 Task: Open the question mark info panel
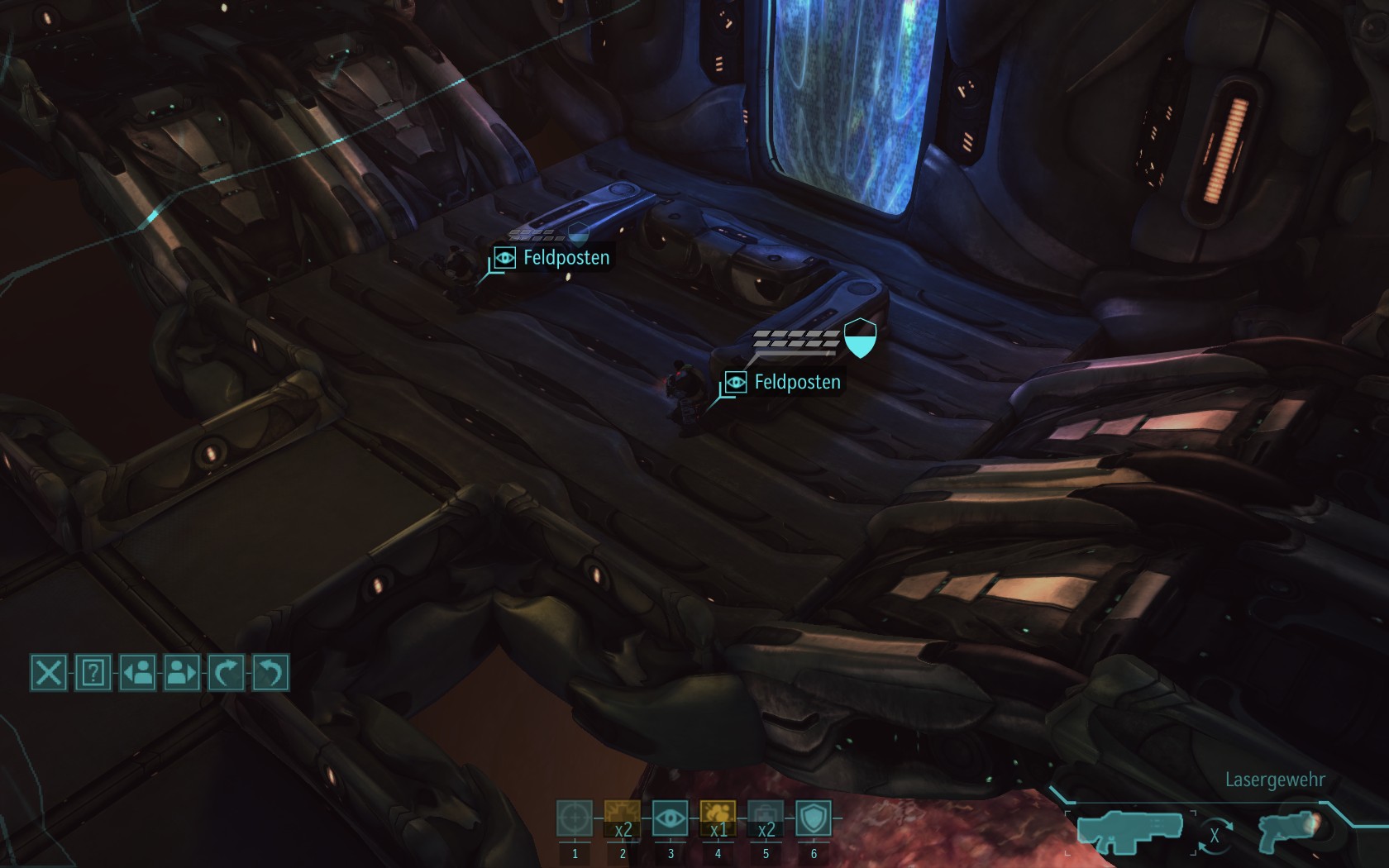pyautogui.click(x=93, y=672)
